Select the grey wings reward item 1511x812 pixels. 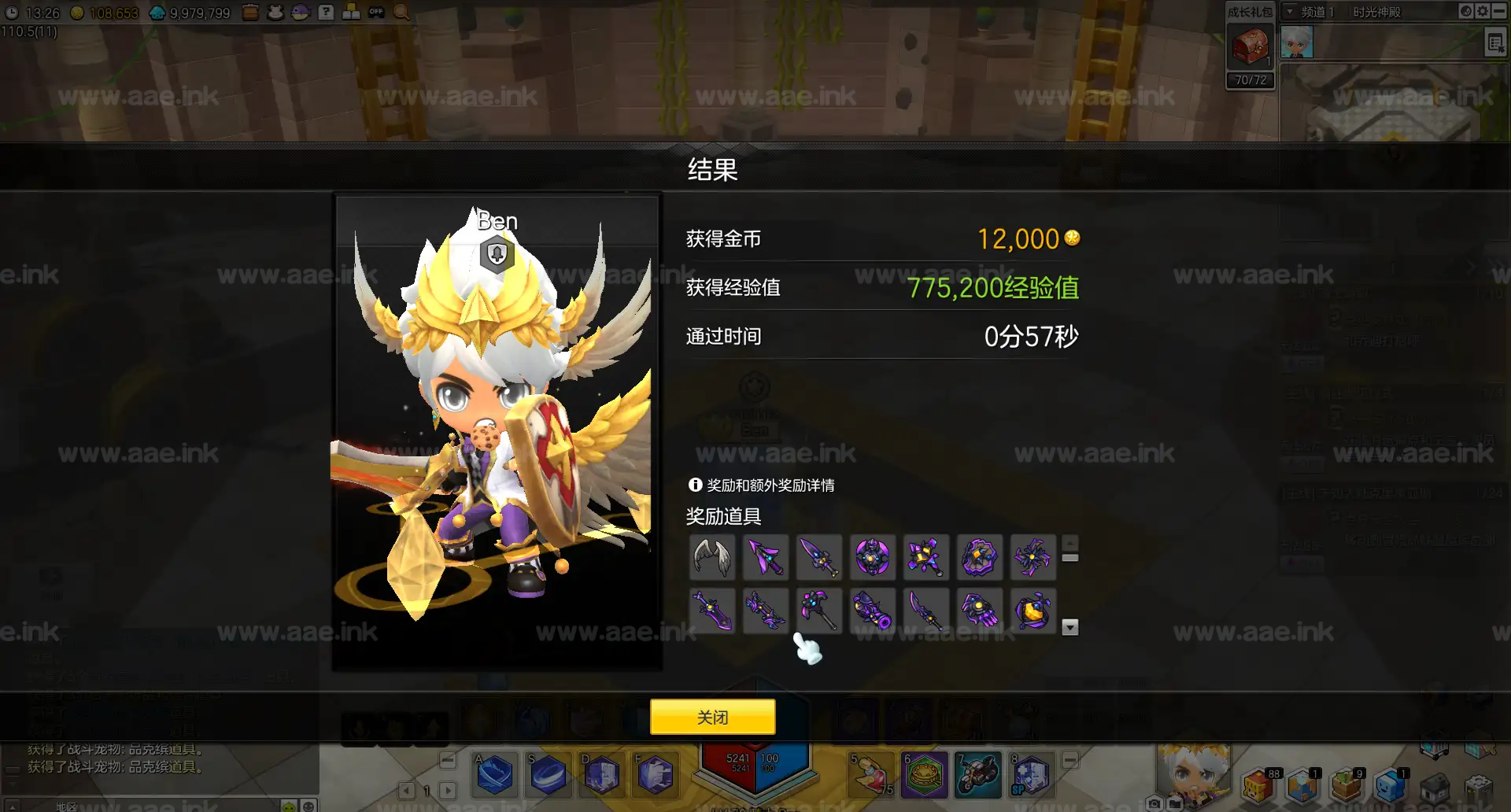point(712,557)
